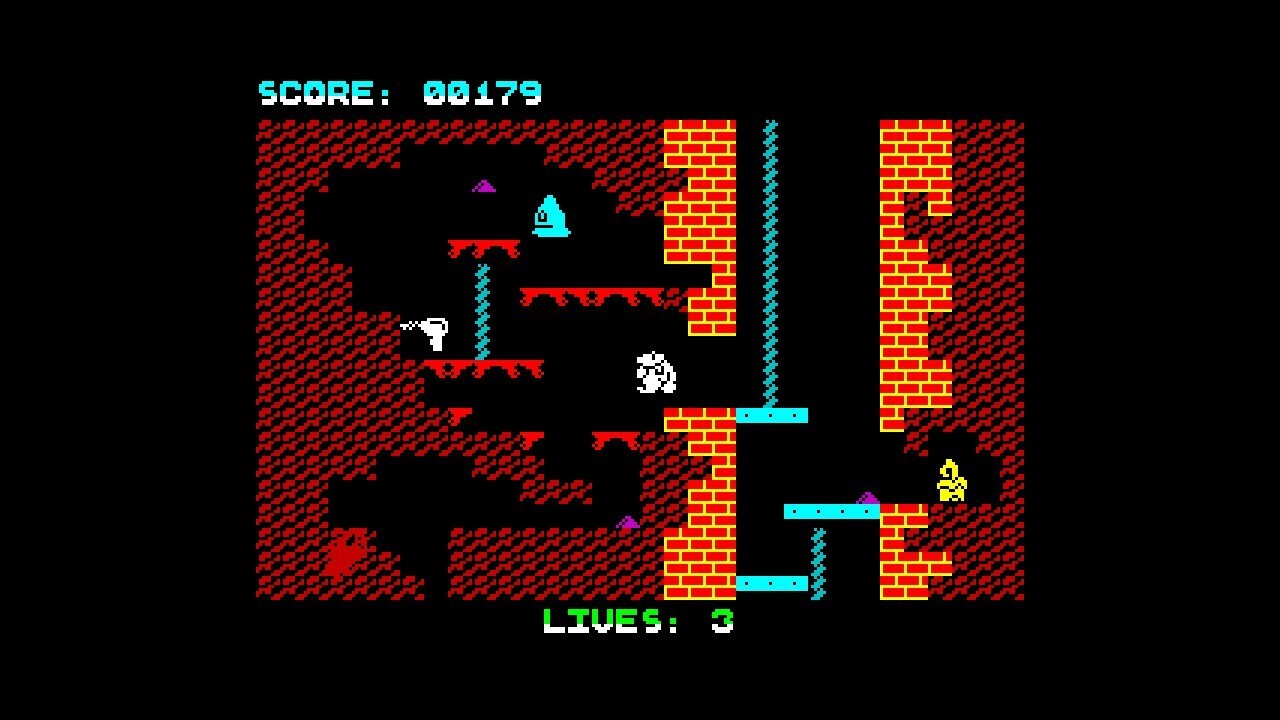Click the purple triangle near the brick wall
The width and height of the screenshot is (1280, 720).
click(630, 520)
